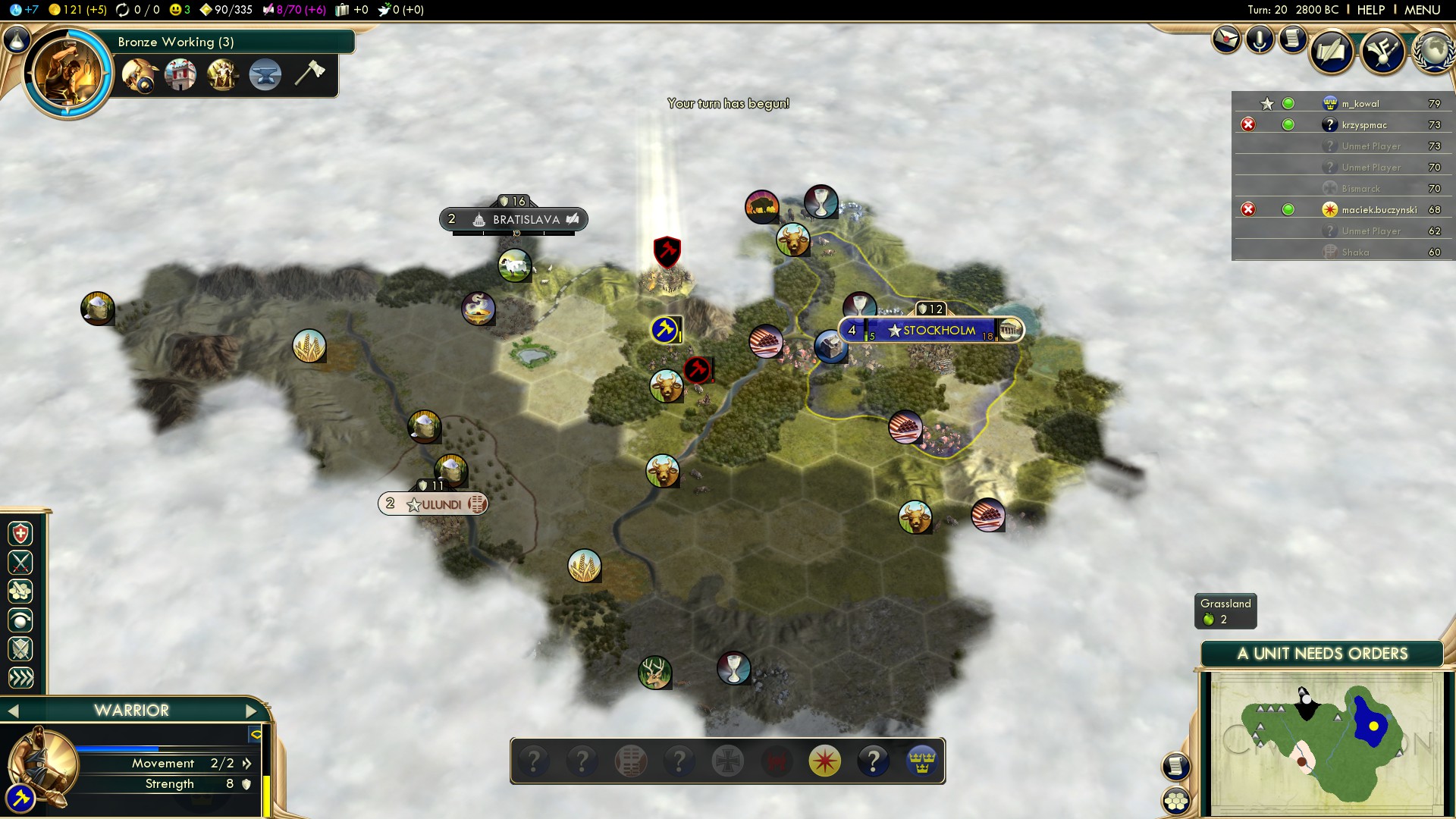Click the A UNIT NEEDS ORDERS button
The height and width of the screenshot is (819, 1456).
tap(1322, 654)
